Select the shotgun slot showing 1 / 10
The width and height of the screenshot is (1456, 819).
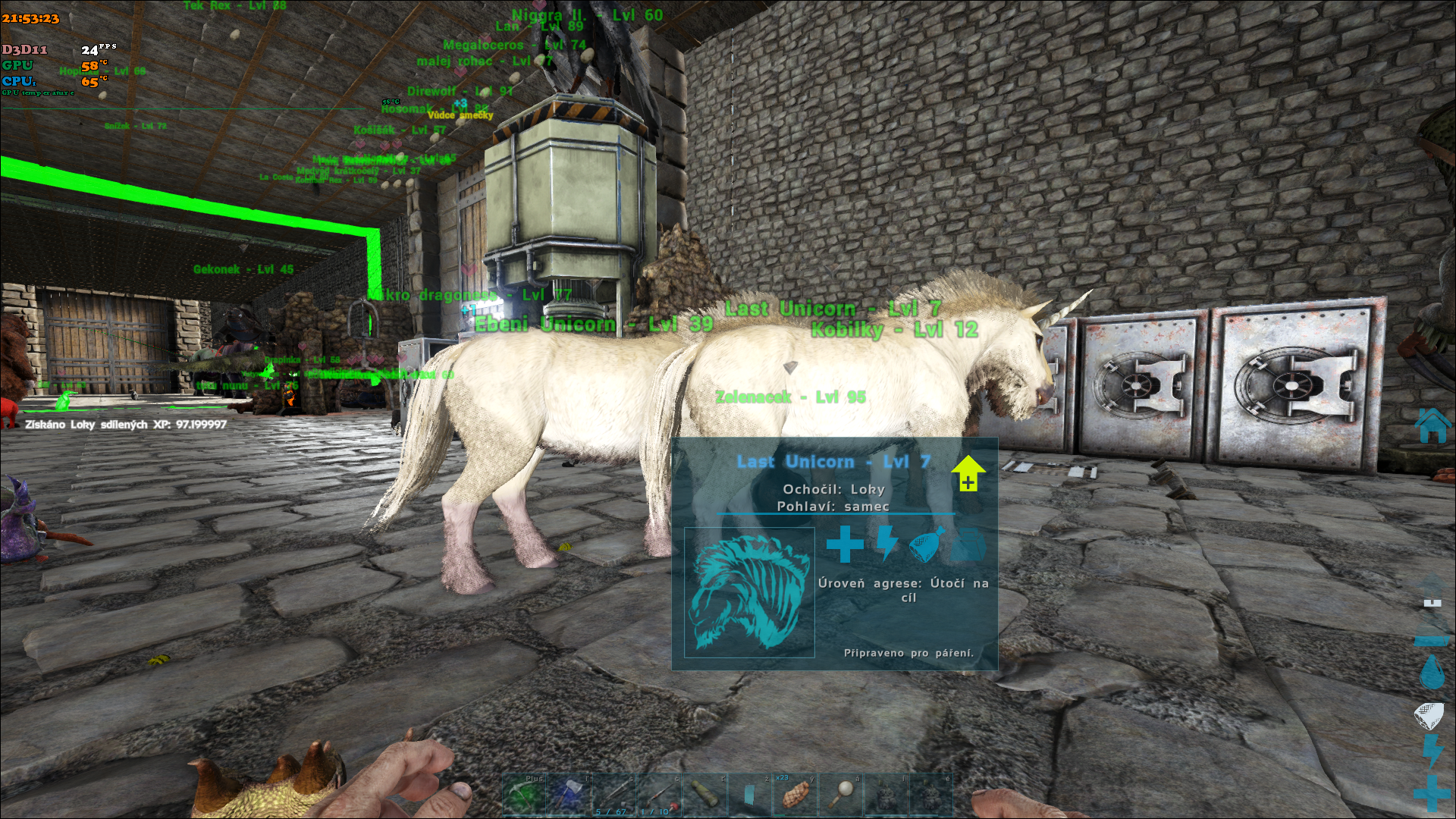pyautogui.click(x=658, y=795)
